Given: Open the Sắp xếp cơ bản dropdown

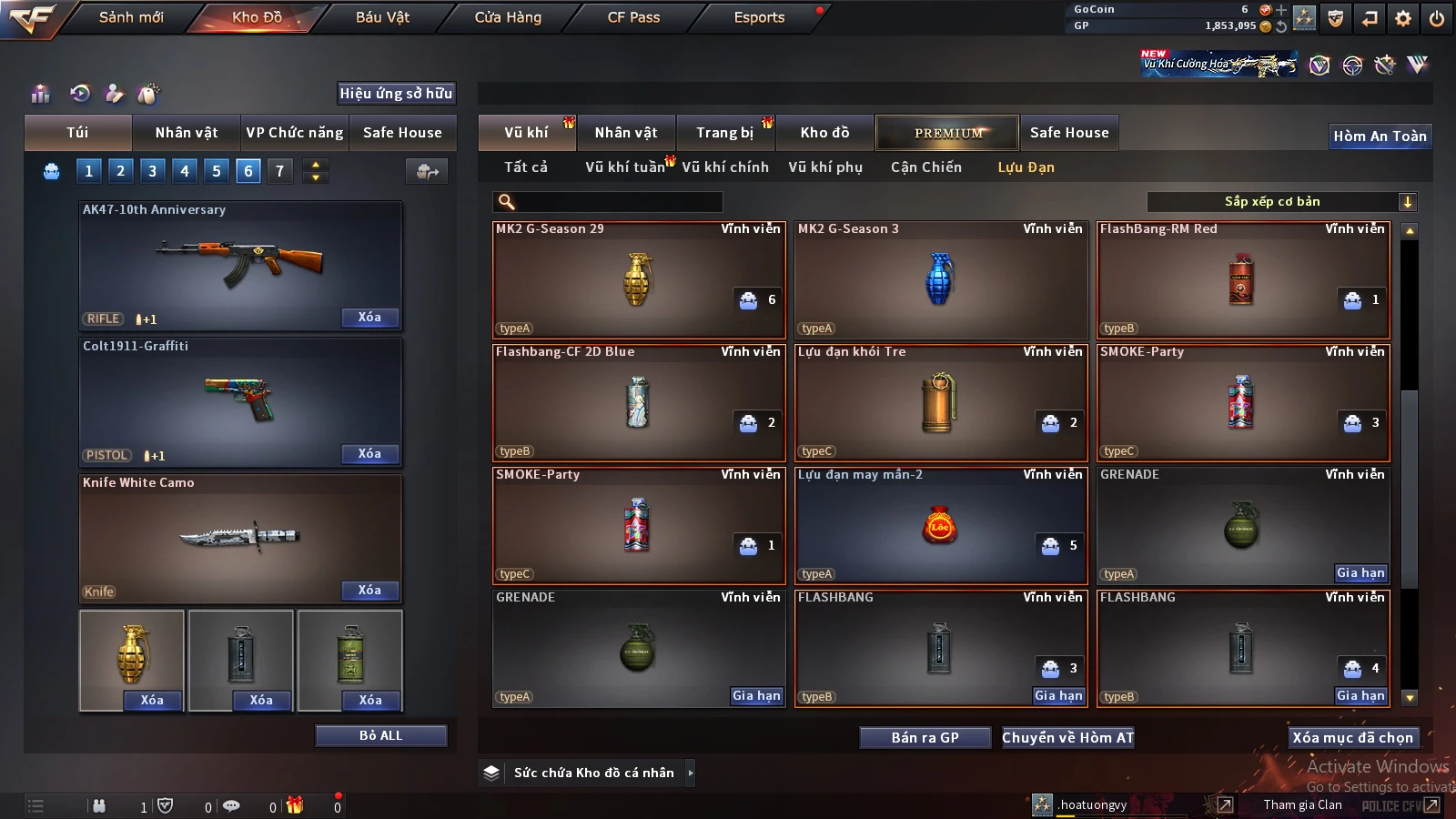Looking at the screenshot, I should 1281,202.
